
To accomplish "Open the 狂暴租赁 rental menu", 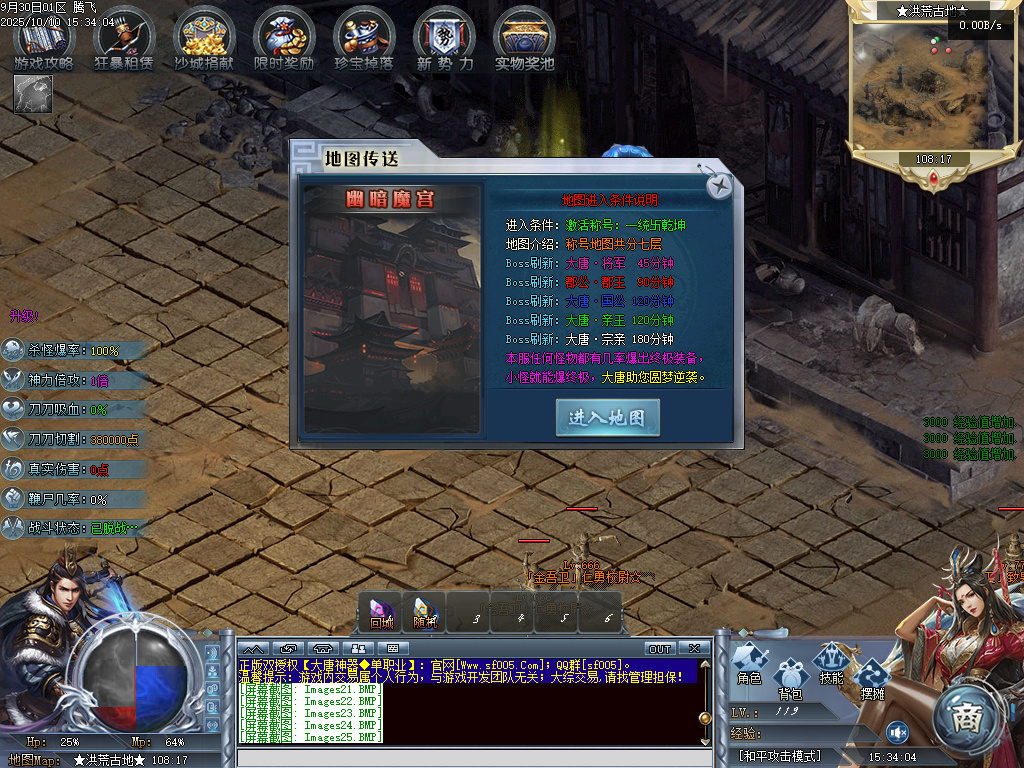I will click(x=124, y=38).
